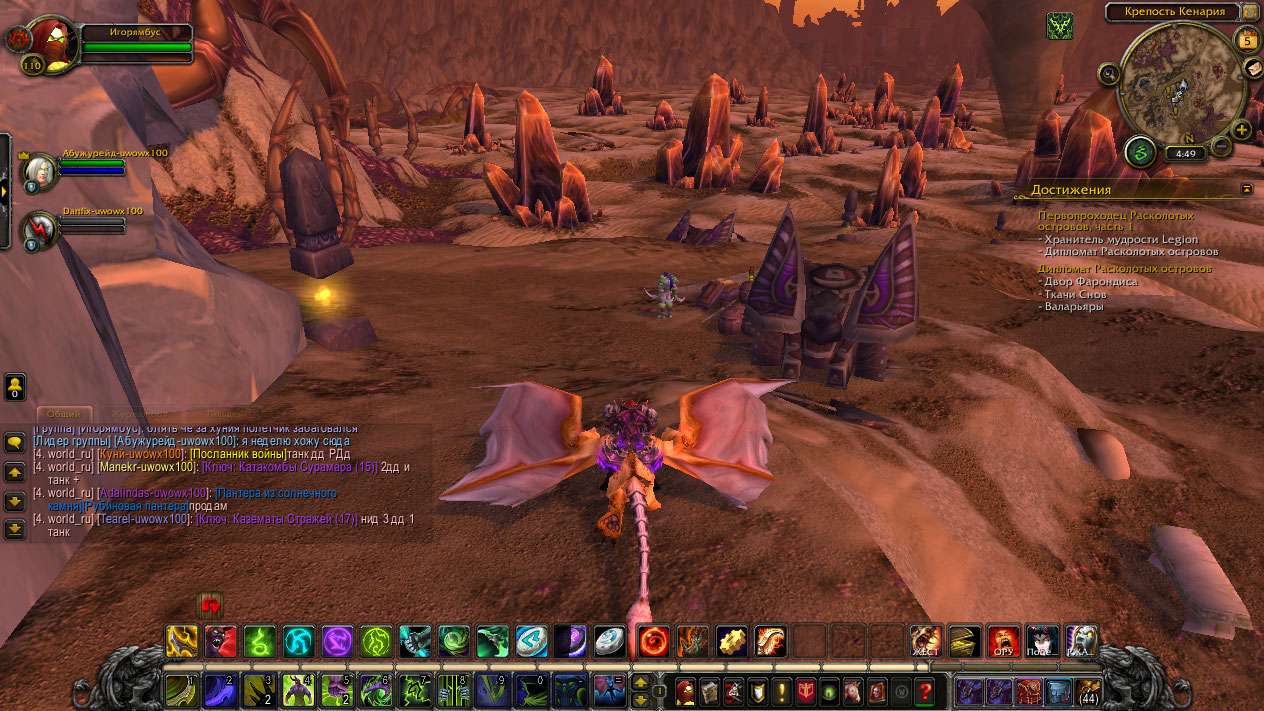Open minimap tracking magnifier button
Image resolution: width=1264 pixels, height=711 pixels.
point(1108,73)
